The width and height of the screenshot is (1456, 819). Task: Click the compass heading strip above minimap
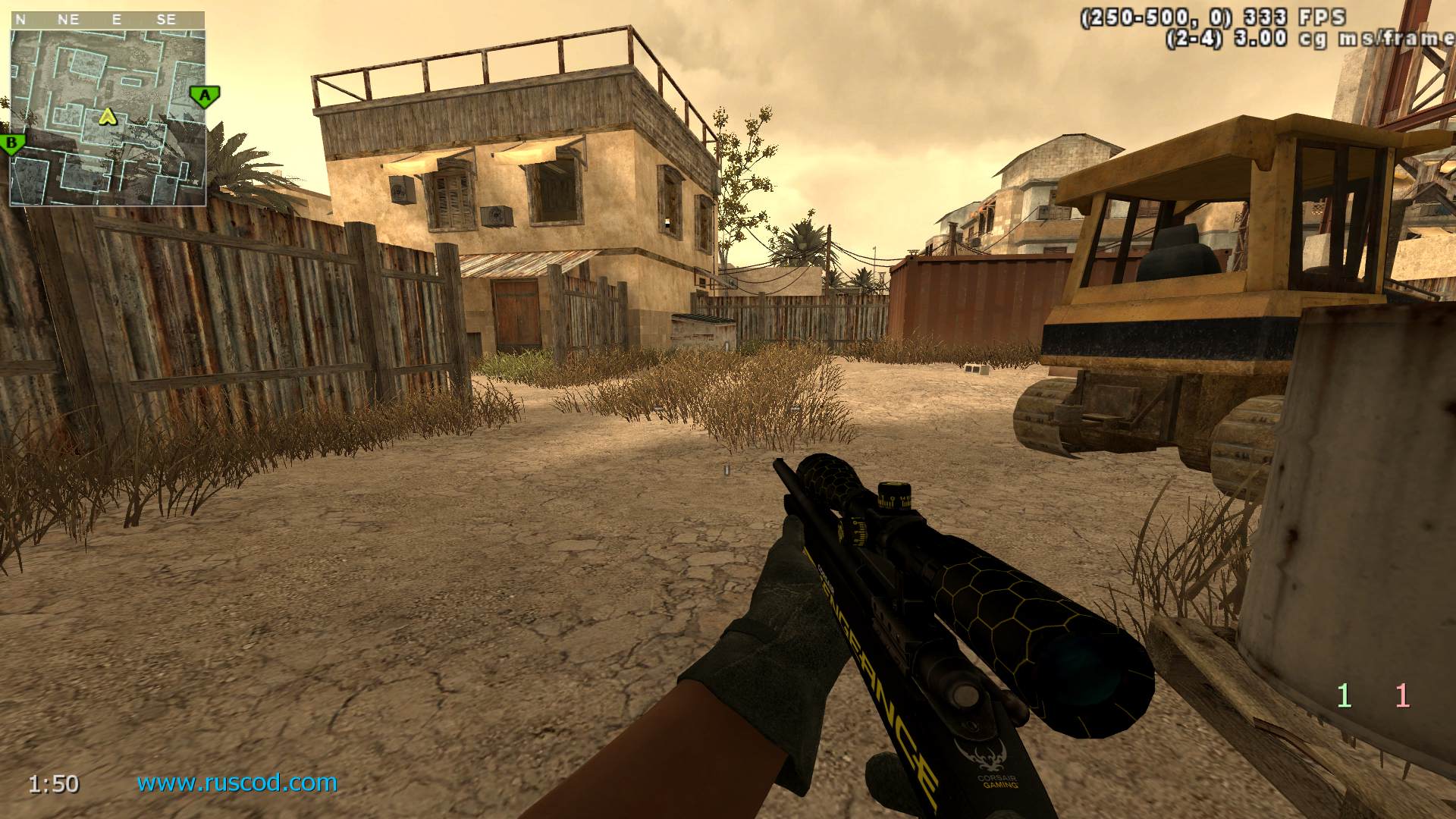pyautogui.click(x=108, y=20)
